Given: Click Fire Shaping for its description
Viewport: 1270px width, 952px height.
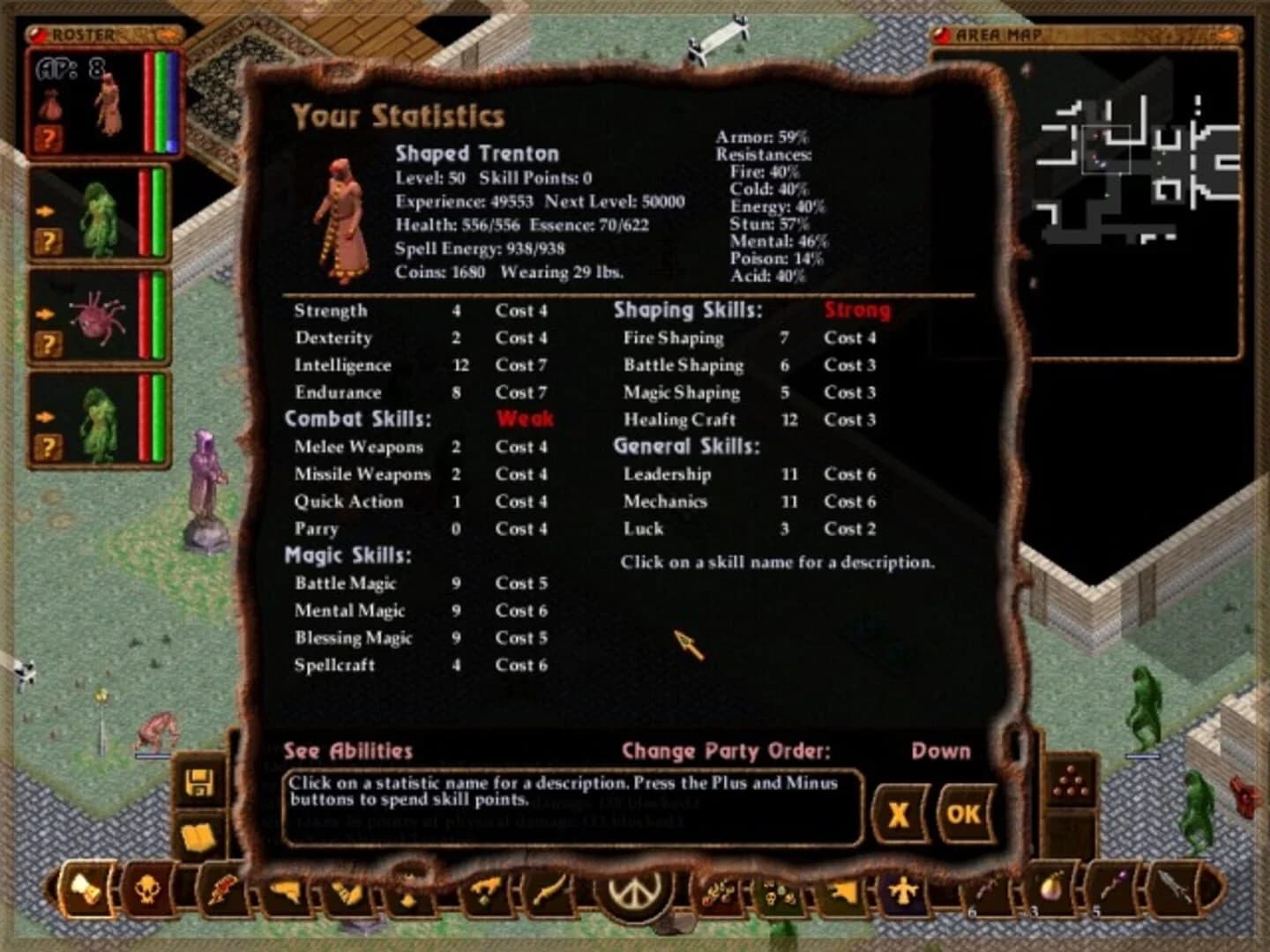Looking at the screenshot, I should 675,338.
